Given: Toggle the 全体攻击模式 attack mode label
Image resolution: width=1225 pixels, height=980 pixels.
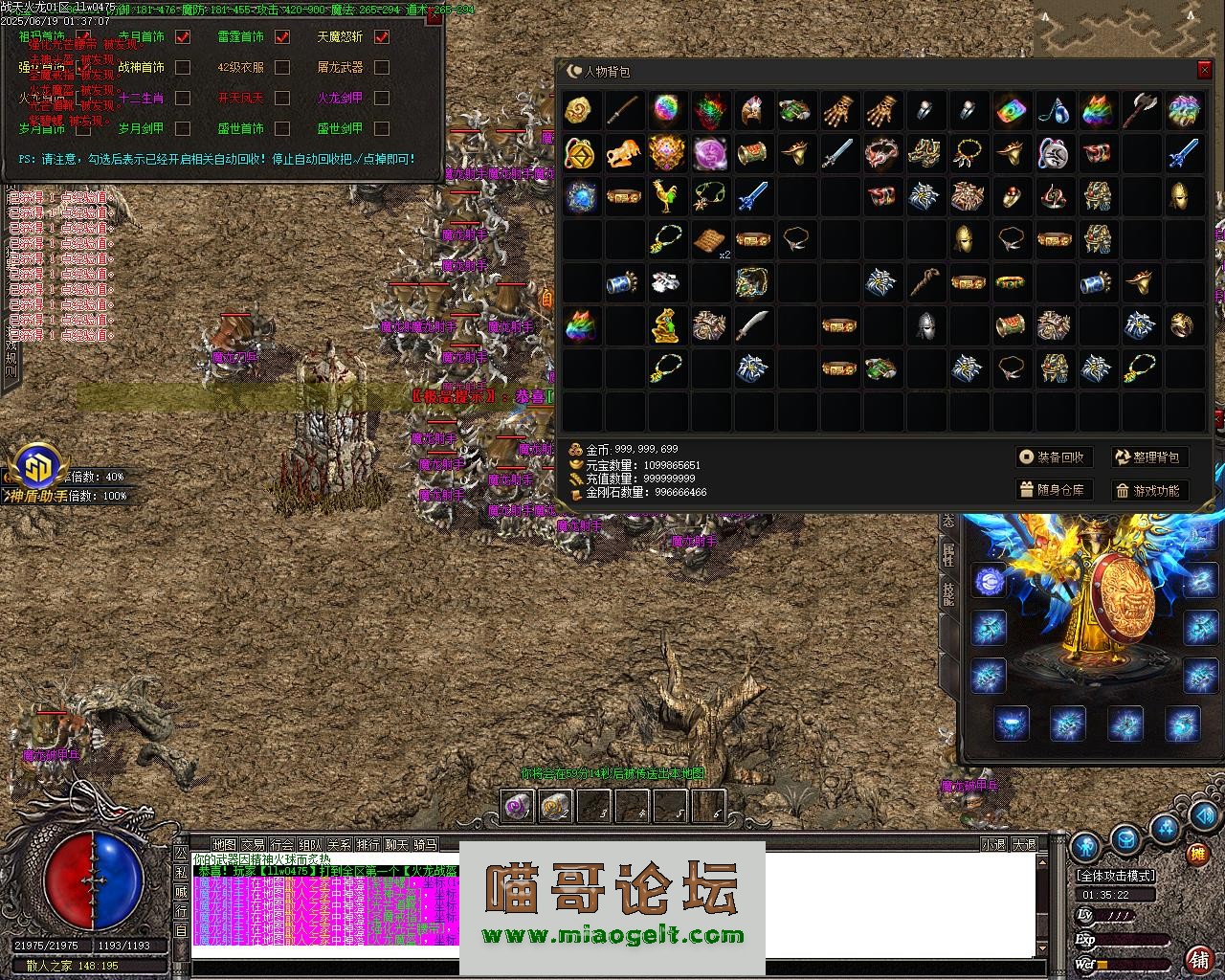Looking at the screenshot, I should pos(1116,875).
